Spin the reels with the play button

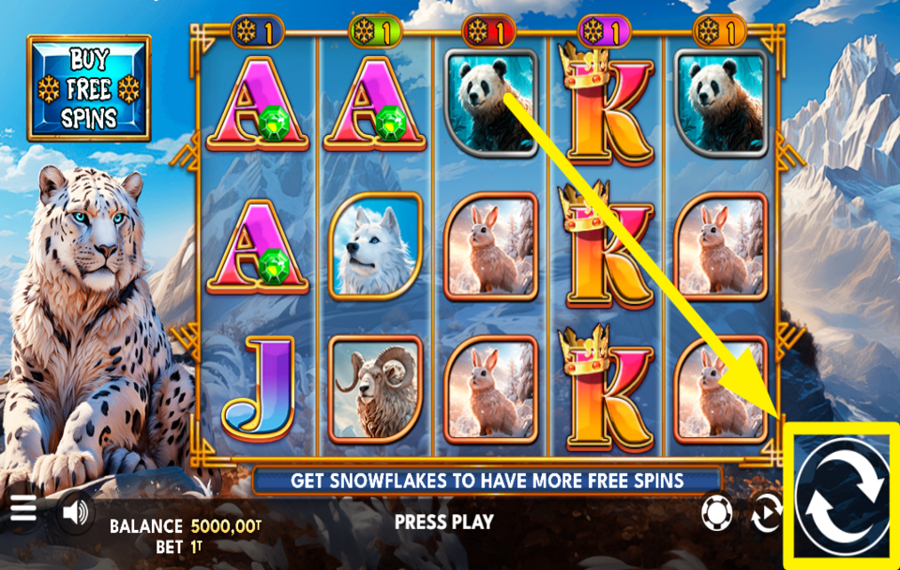(842, 497)
